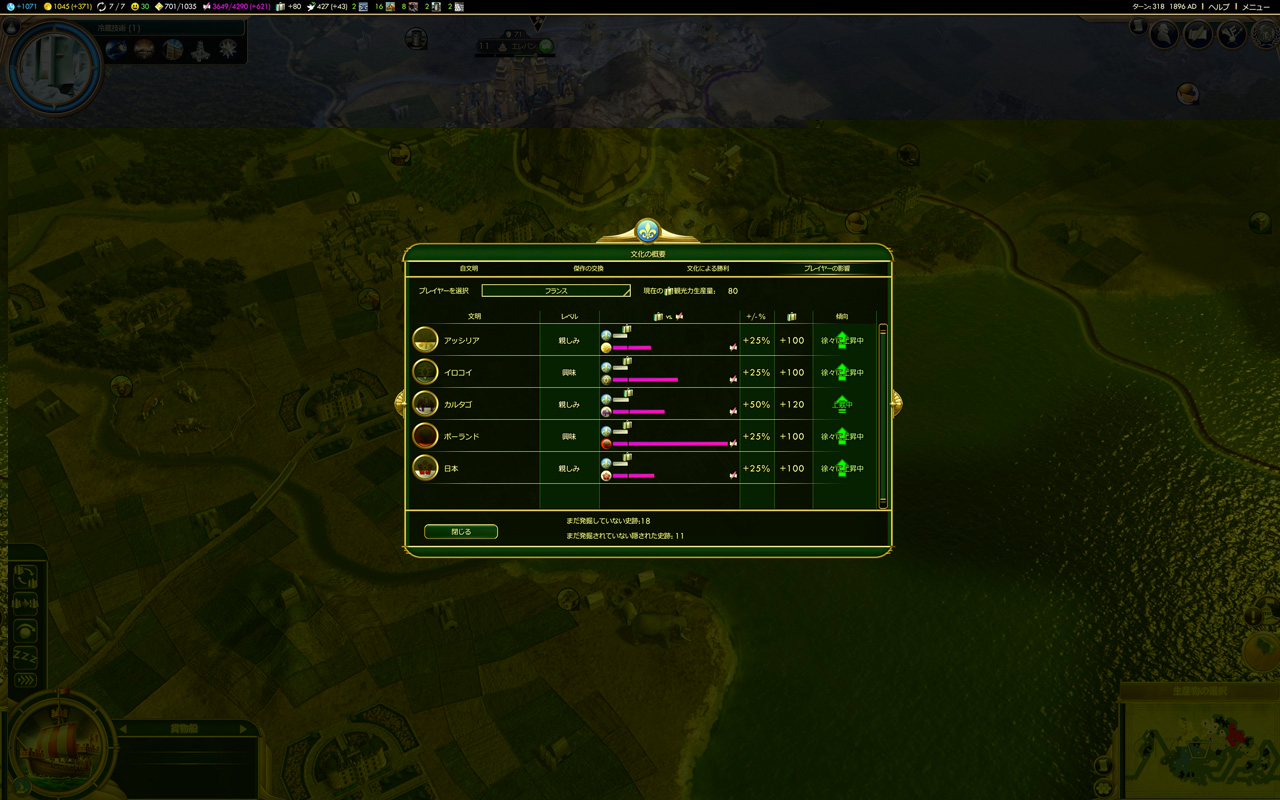Image resolution: width=1280 pixels, height=800 pixels.
Task: Open the espionage overview spy icon
Action: point(1163,35)
